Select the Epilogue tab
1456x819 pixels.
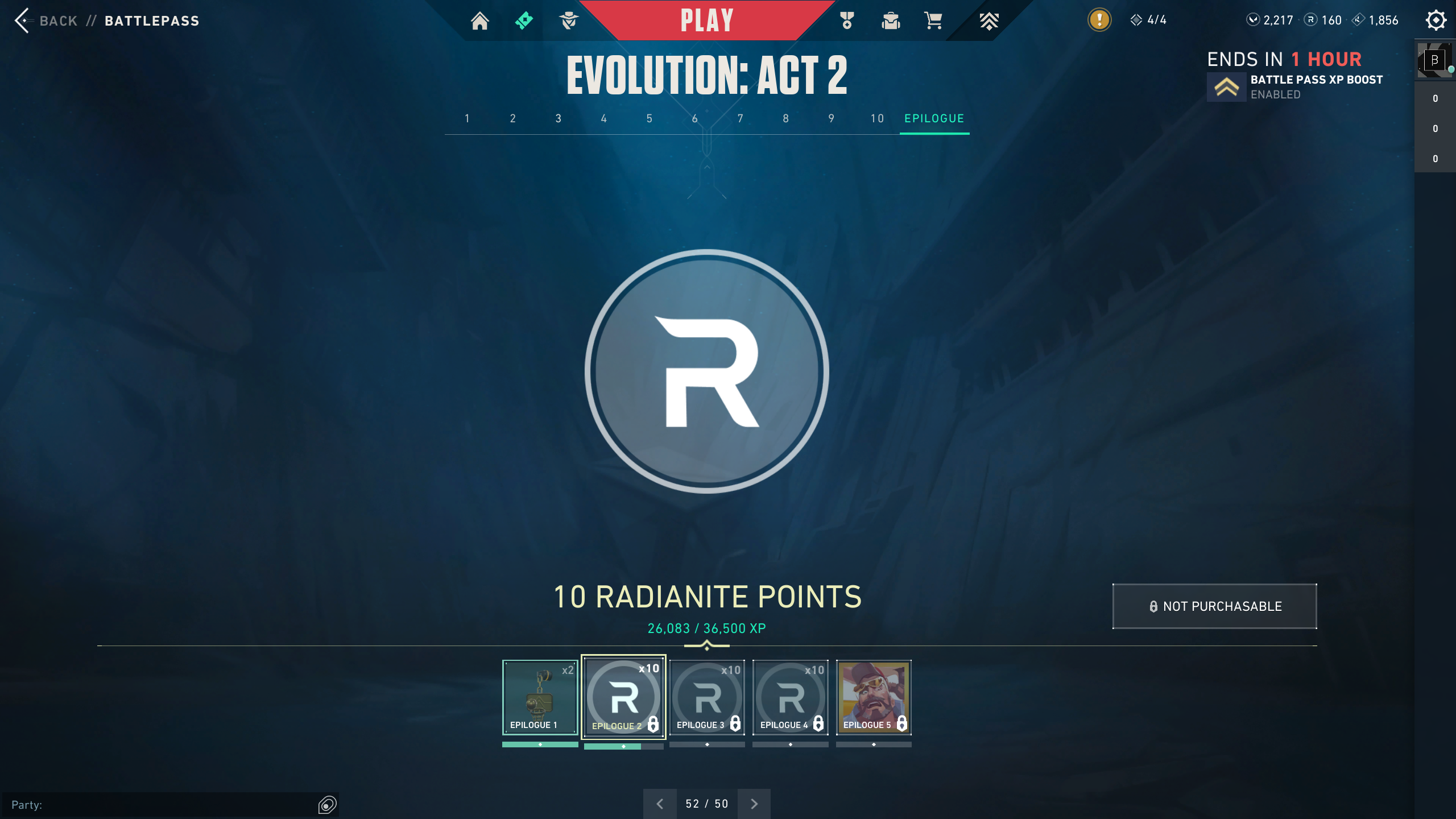point(934,119)
